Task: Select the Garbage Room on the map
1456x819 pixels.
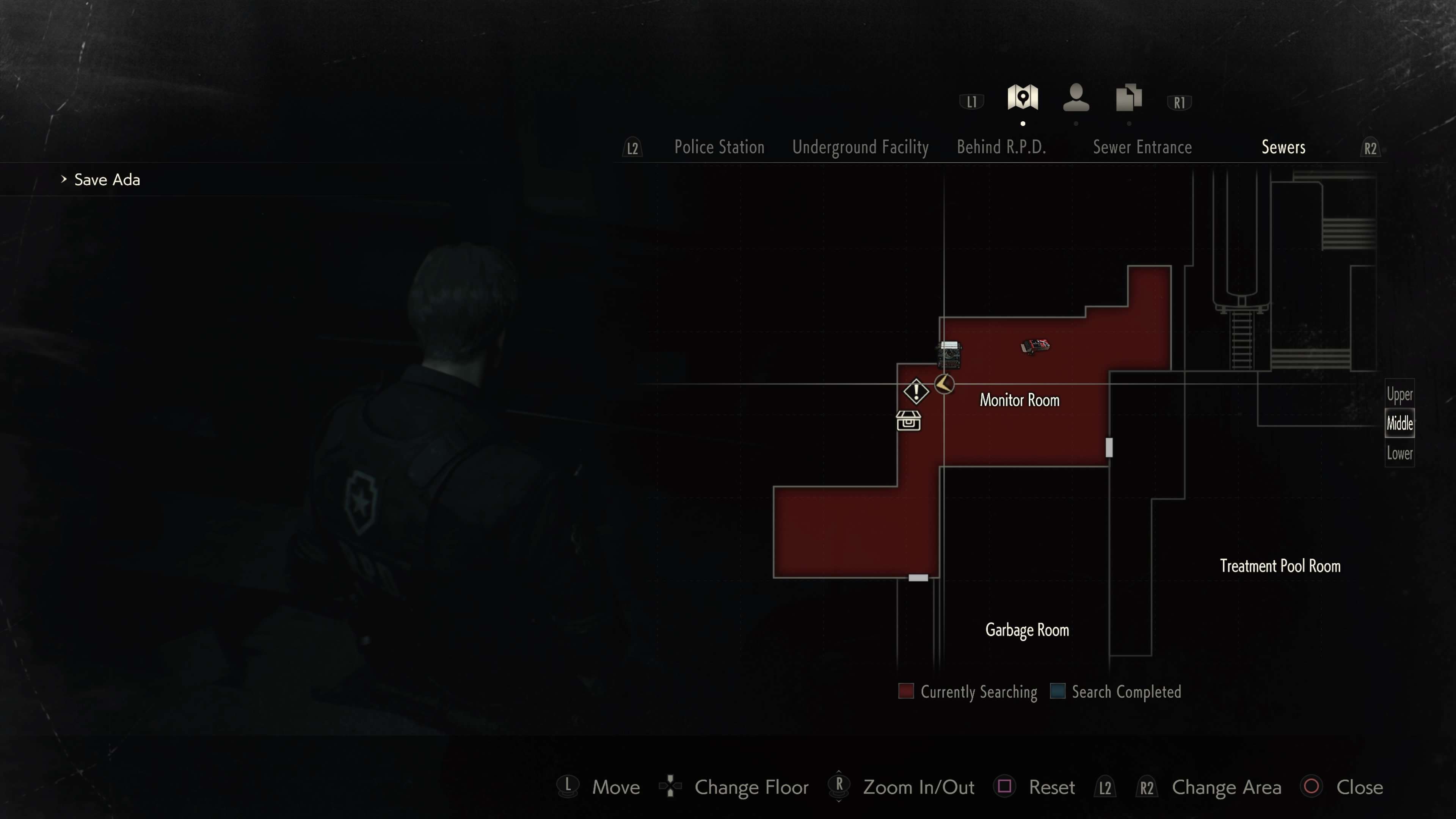Action: tap(1027, 630)
